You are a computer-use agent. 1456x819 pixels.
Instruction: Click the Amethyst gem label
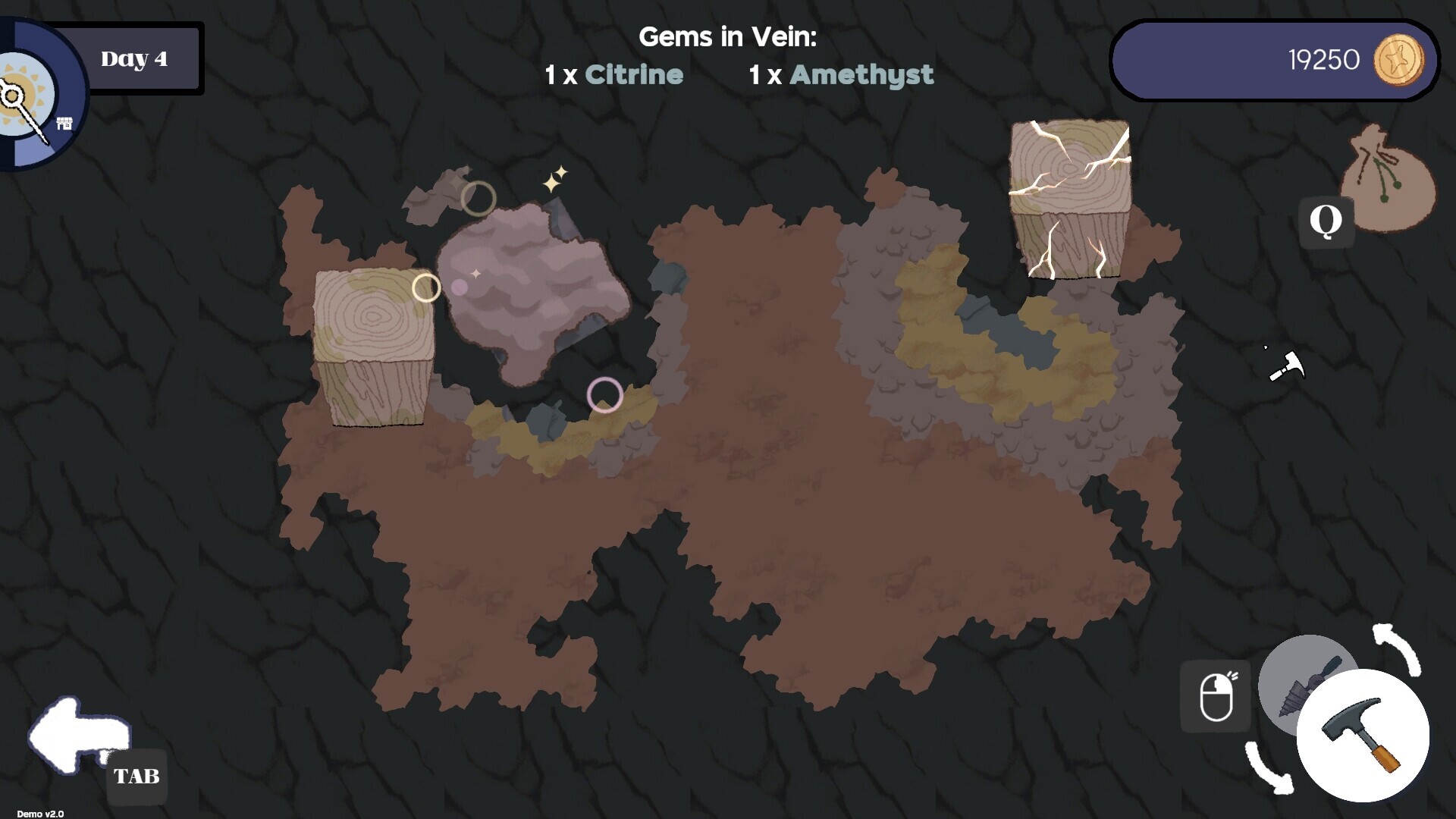(861, 74)
